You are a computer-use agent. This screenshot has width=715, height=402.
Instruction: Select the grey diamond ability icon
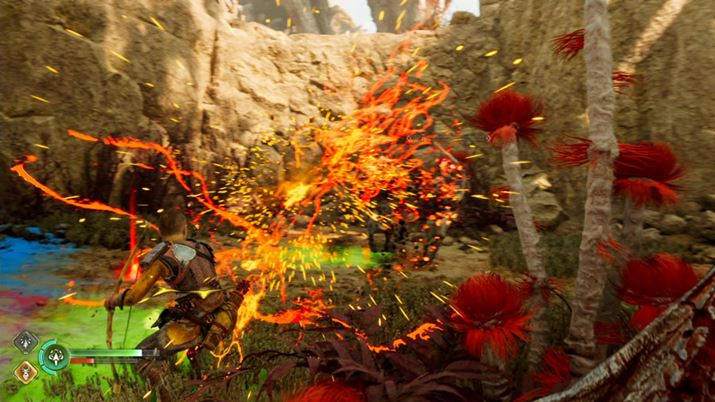[25, 342]
